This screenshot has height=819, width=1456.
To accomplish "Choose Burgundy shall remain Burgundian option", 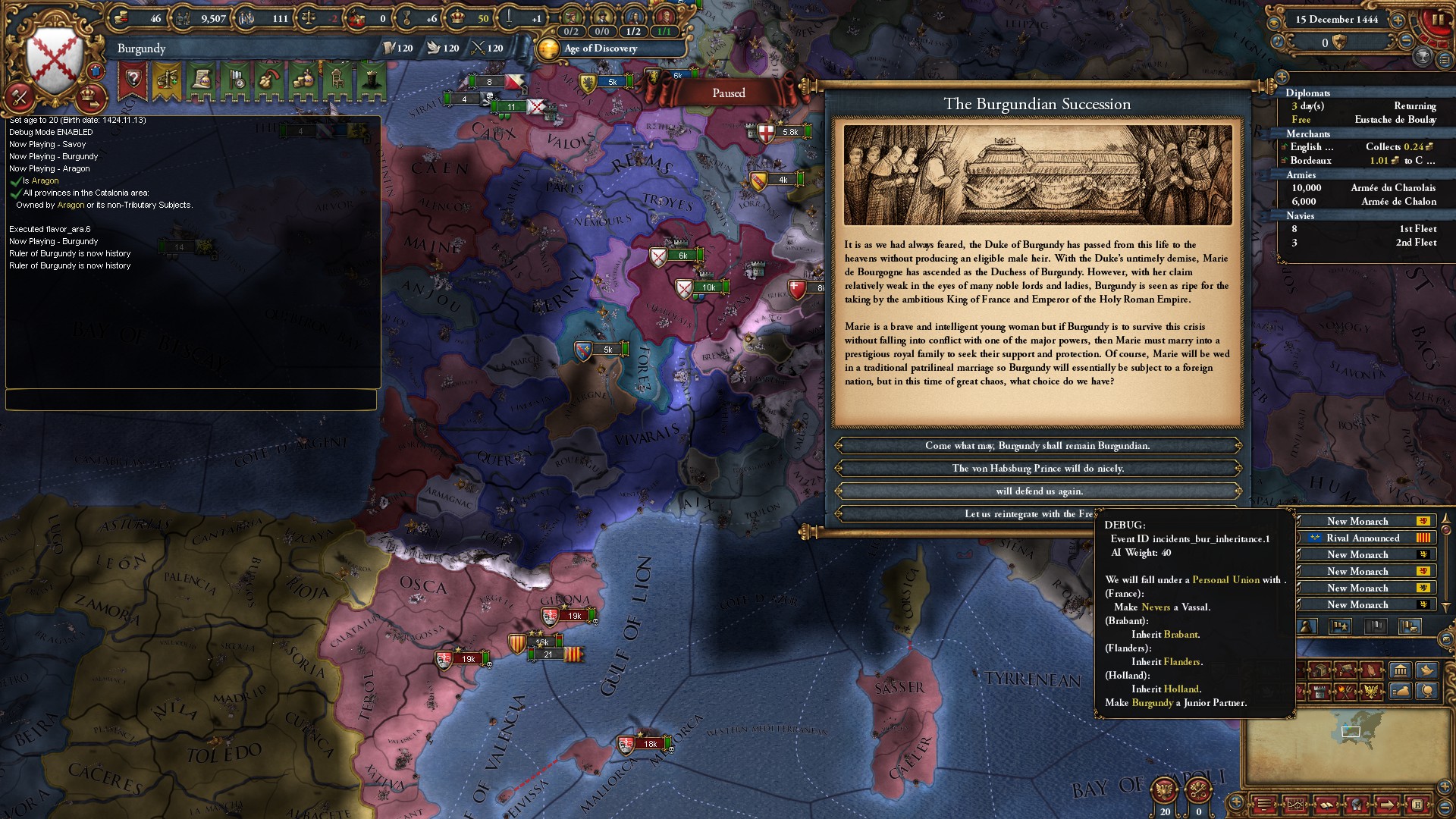I will pos(1037,445).
